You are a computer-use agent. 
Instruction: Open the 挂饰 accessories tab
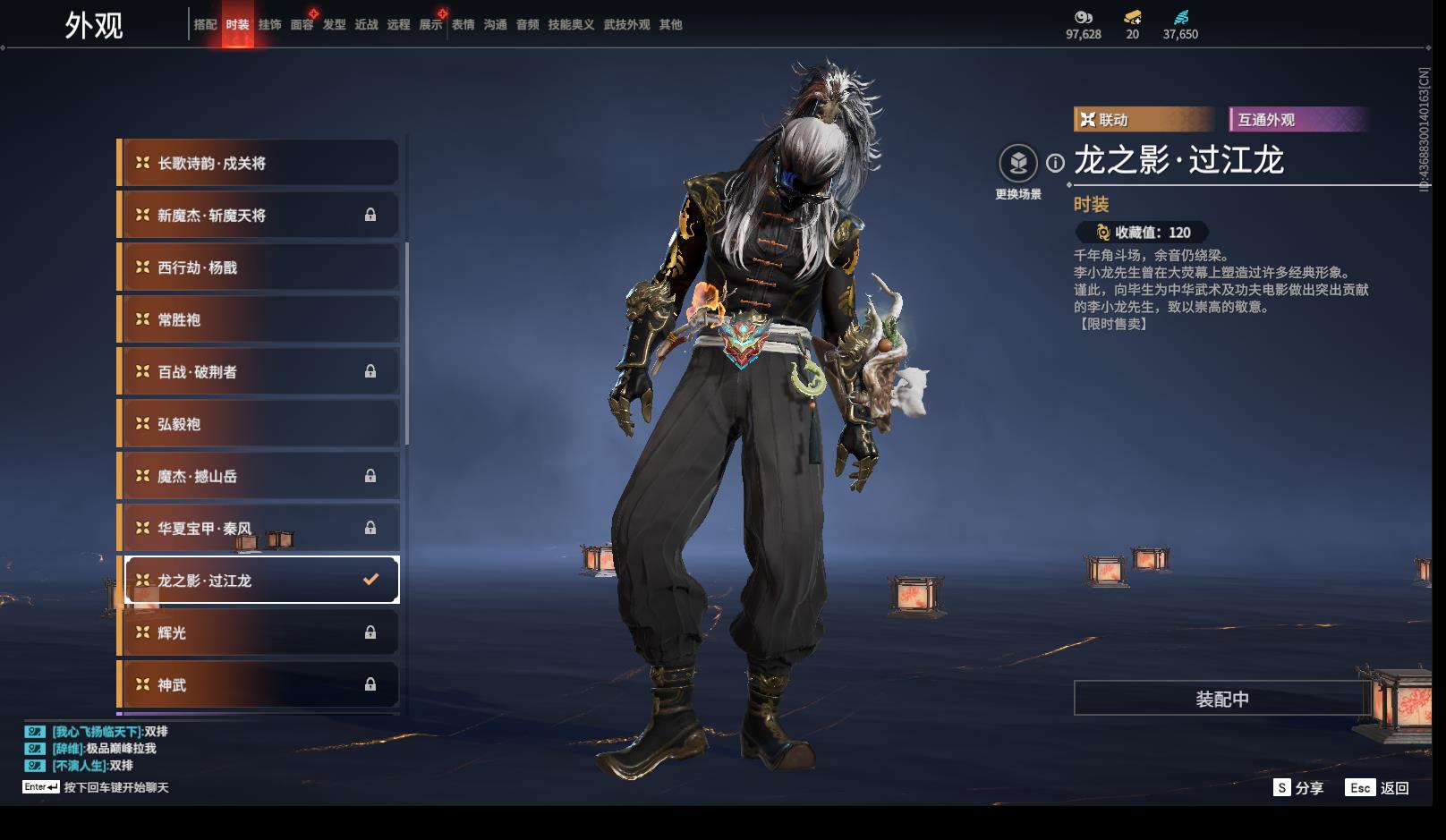[269, 25]
